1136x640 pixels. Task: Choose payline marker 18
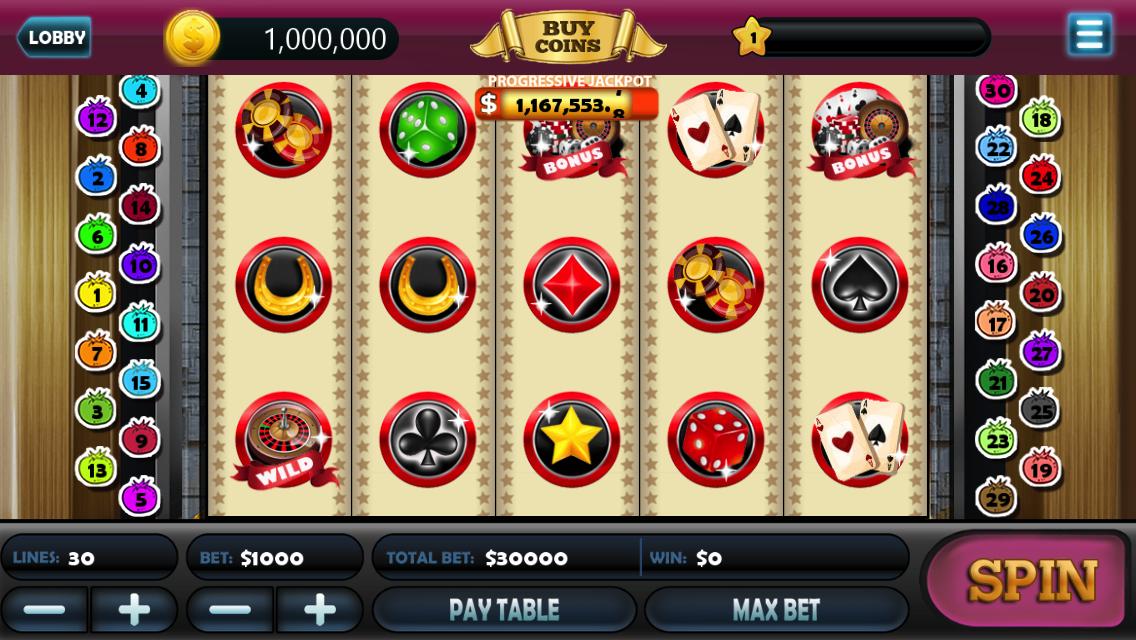pos(1040,120)
